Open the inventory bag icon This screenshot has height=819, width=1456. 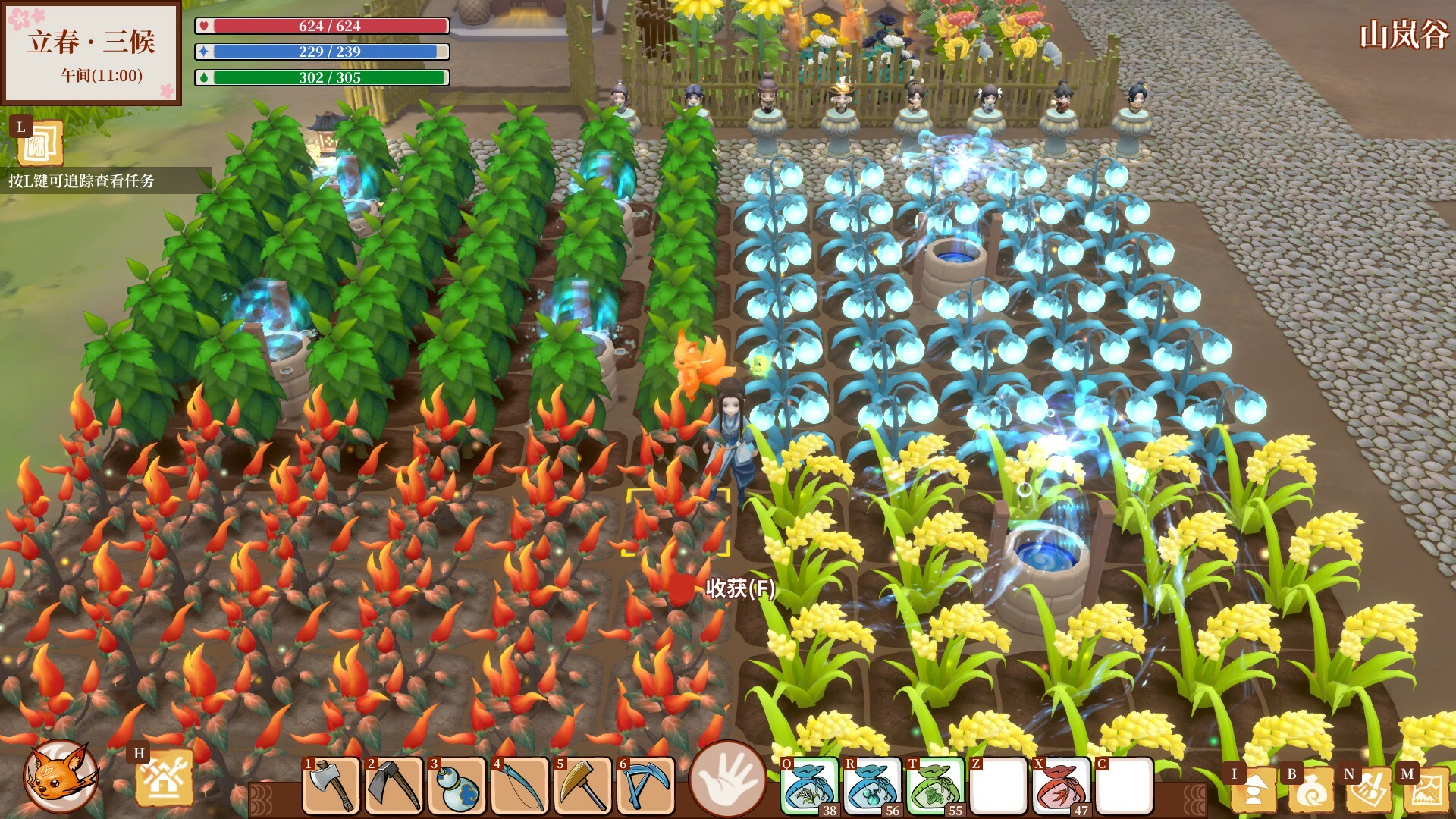tap(1310, 789)
